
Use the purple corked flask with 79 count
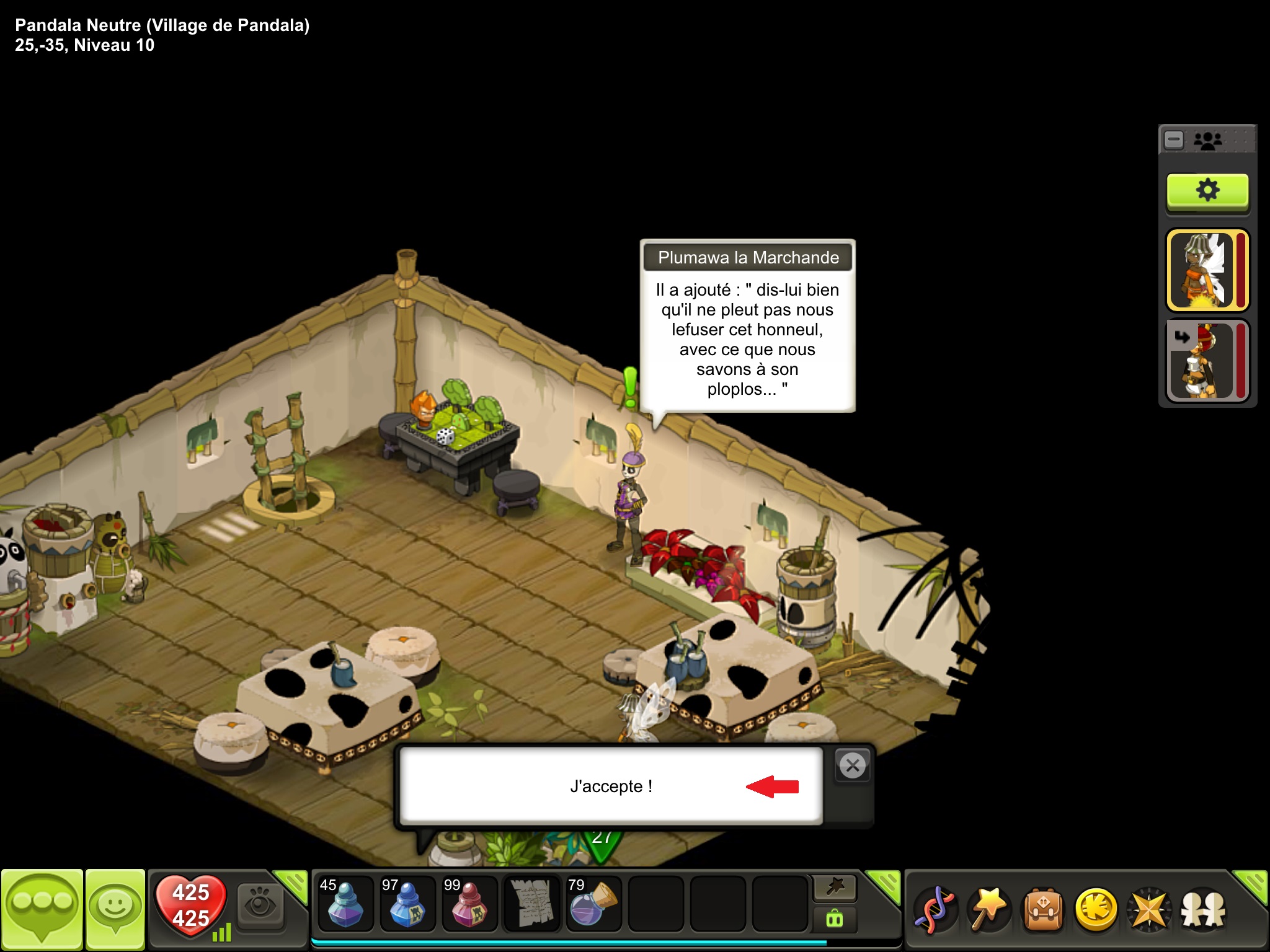593,904
